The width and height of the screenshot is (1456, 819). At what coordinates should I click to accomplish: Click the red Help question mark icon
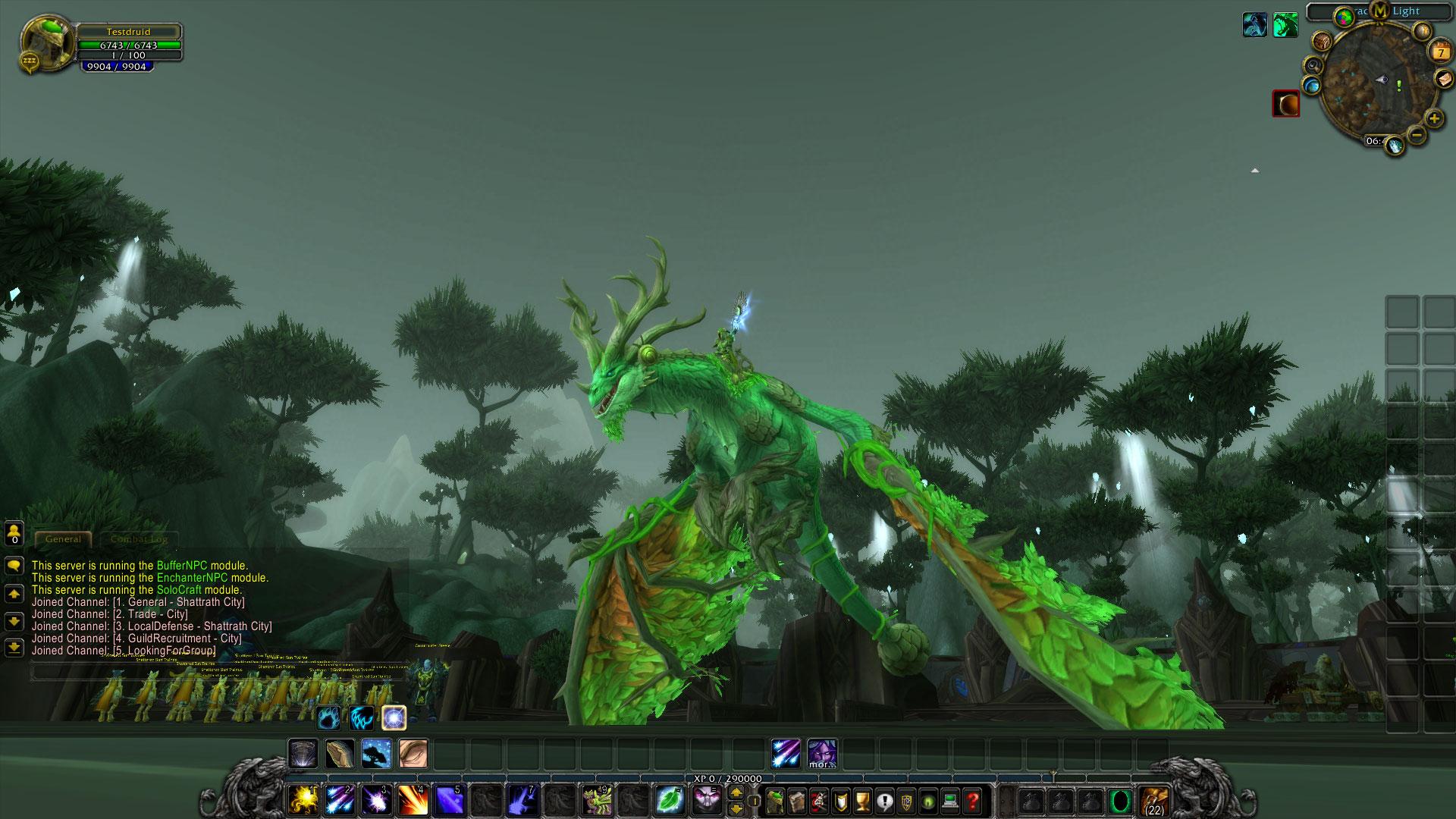pyautogui.click(x=971, y=800)
